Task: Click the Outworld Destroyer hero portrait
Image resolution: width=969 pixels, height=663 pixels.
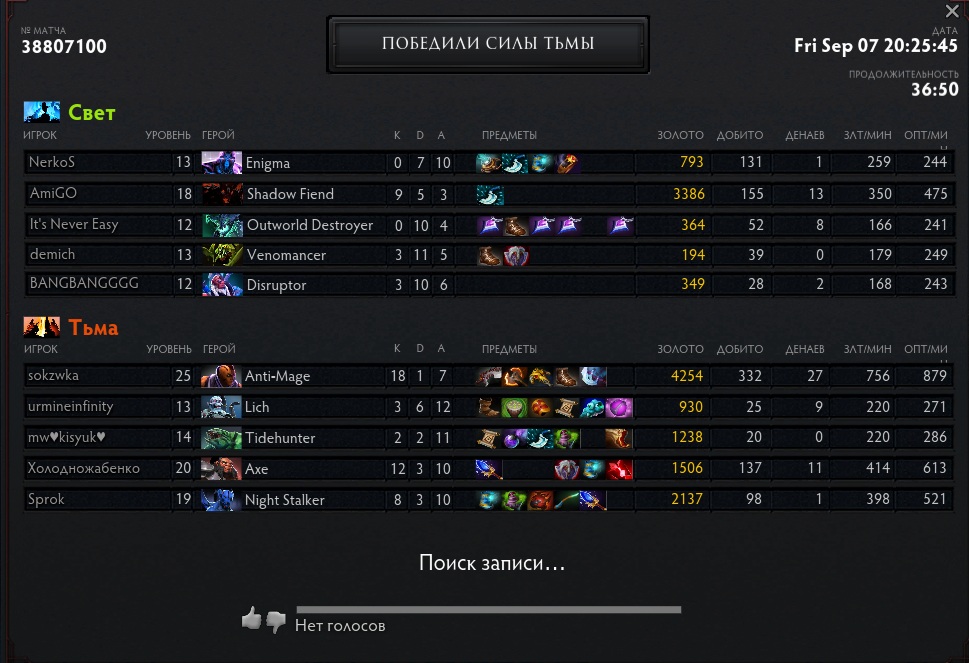Action: 221,225
